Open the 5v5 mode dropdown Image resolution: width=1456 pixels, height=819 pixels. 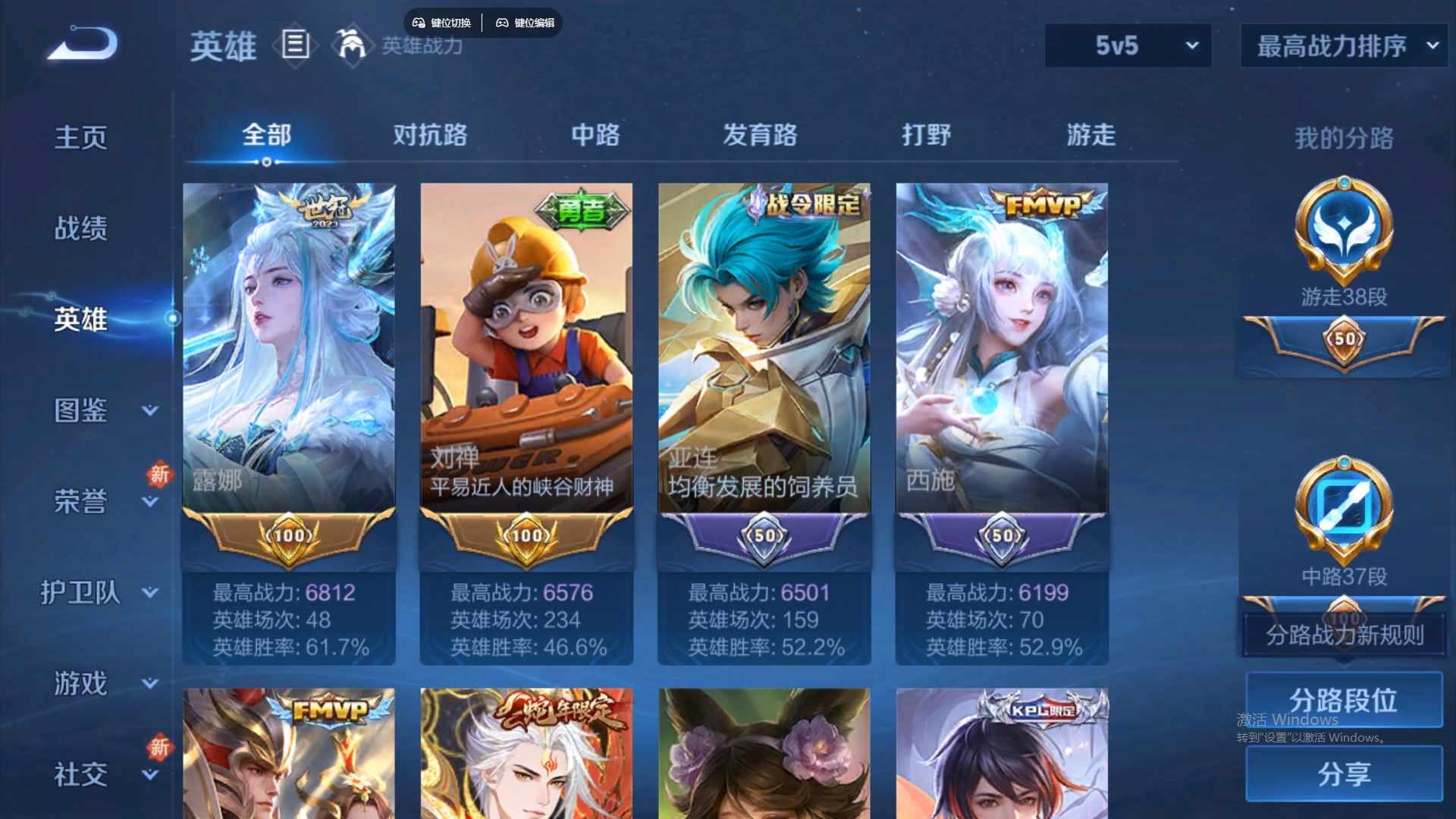tap(1128, 45)
